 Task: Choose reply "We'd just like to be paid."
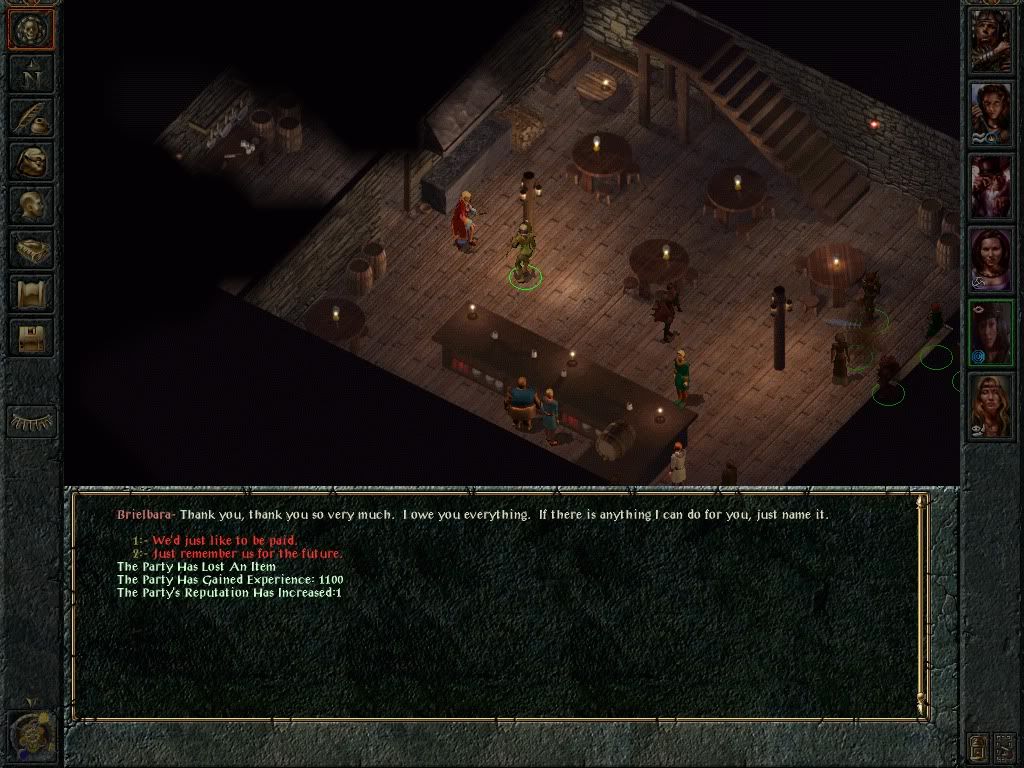(224, 541)
